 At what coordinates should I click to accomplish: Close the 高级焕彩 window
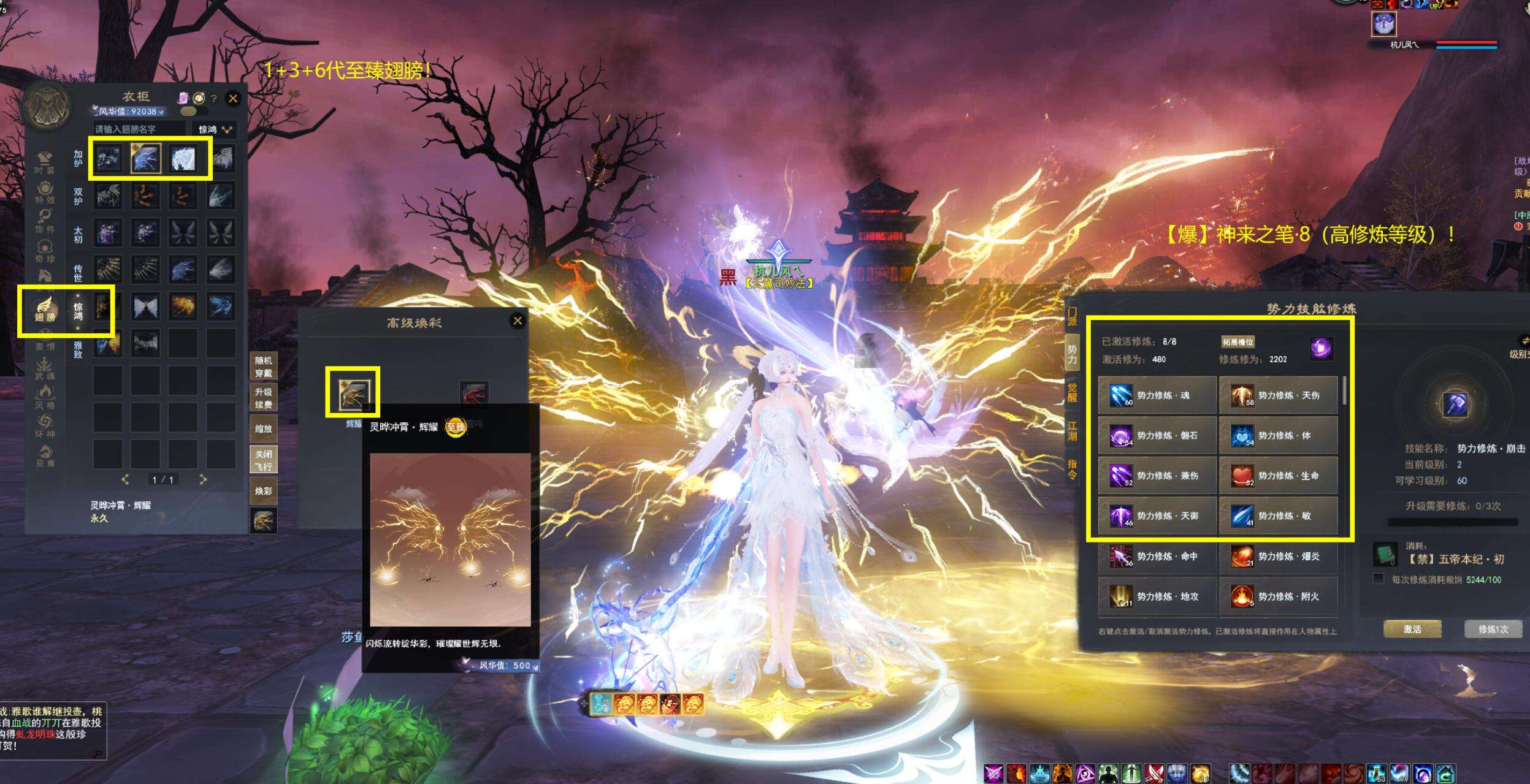pos(518,321)
